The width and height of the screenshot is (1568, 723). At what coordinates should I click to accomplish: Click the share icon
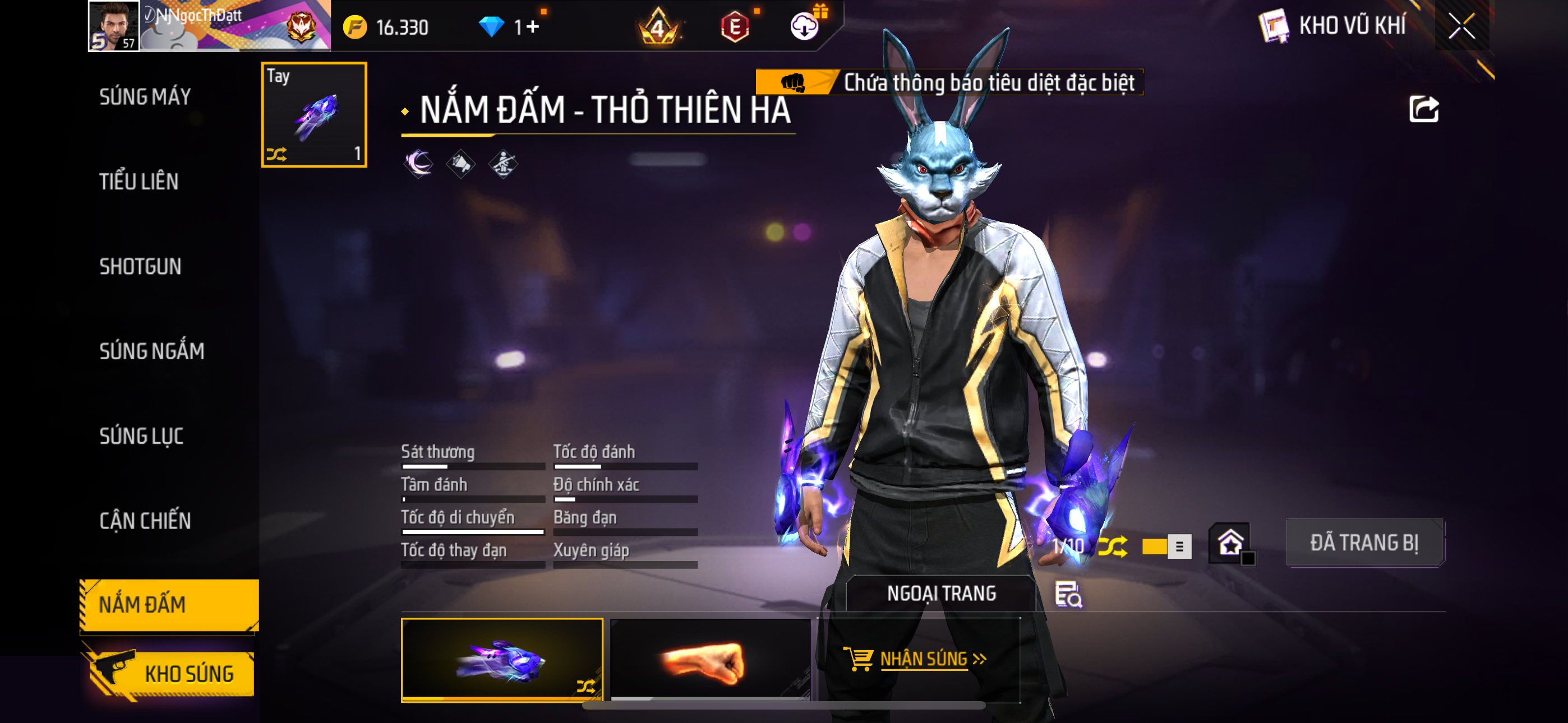[x=1423, y=110]
